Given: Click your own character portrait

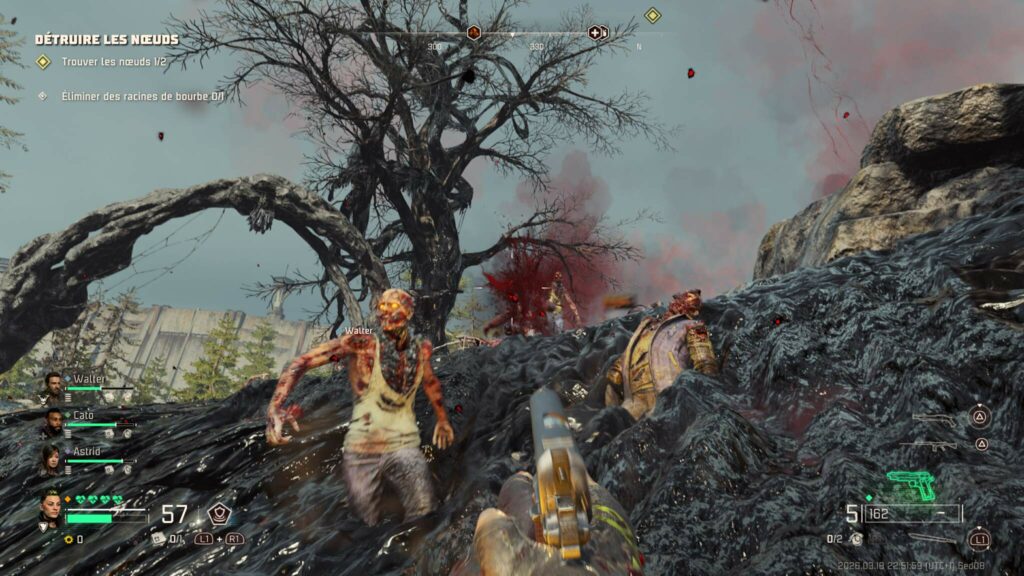Looking at the screenshot, I should coord(50,509).
